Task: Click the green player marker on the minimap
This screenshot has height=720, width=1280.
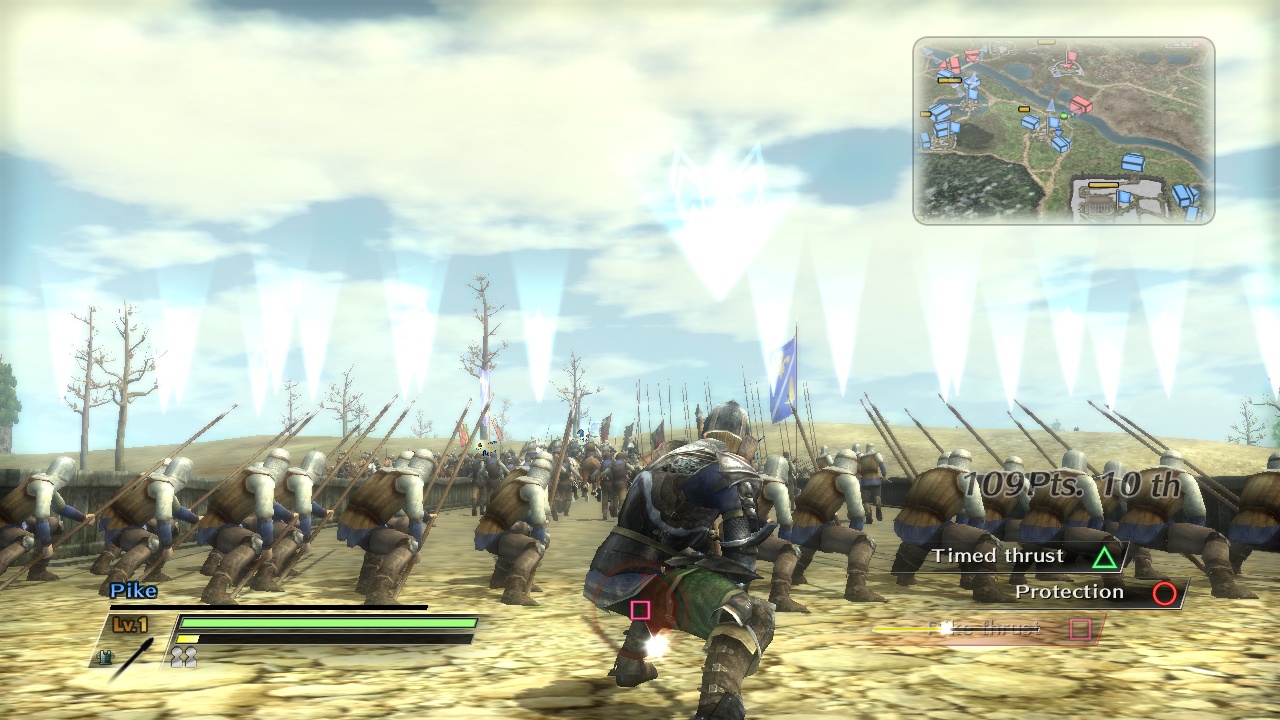Action: click(x=1064, y=116)
